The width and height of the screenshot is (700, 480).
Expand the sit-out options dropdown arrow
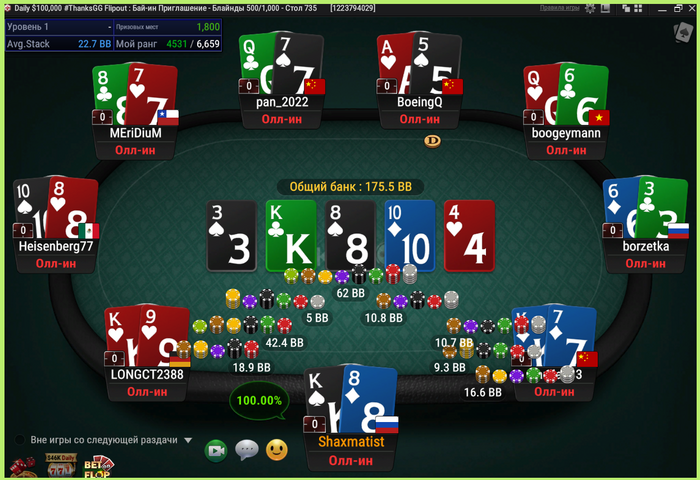coord(188,440)
